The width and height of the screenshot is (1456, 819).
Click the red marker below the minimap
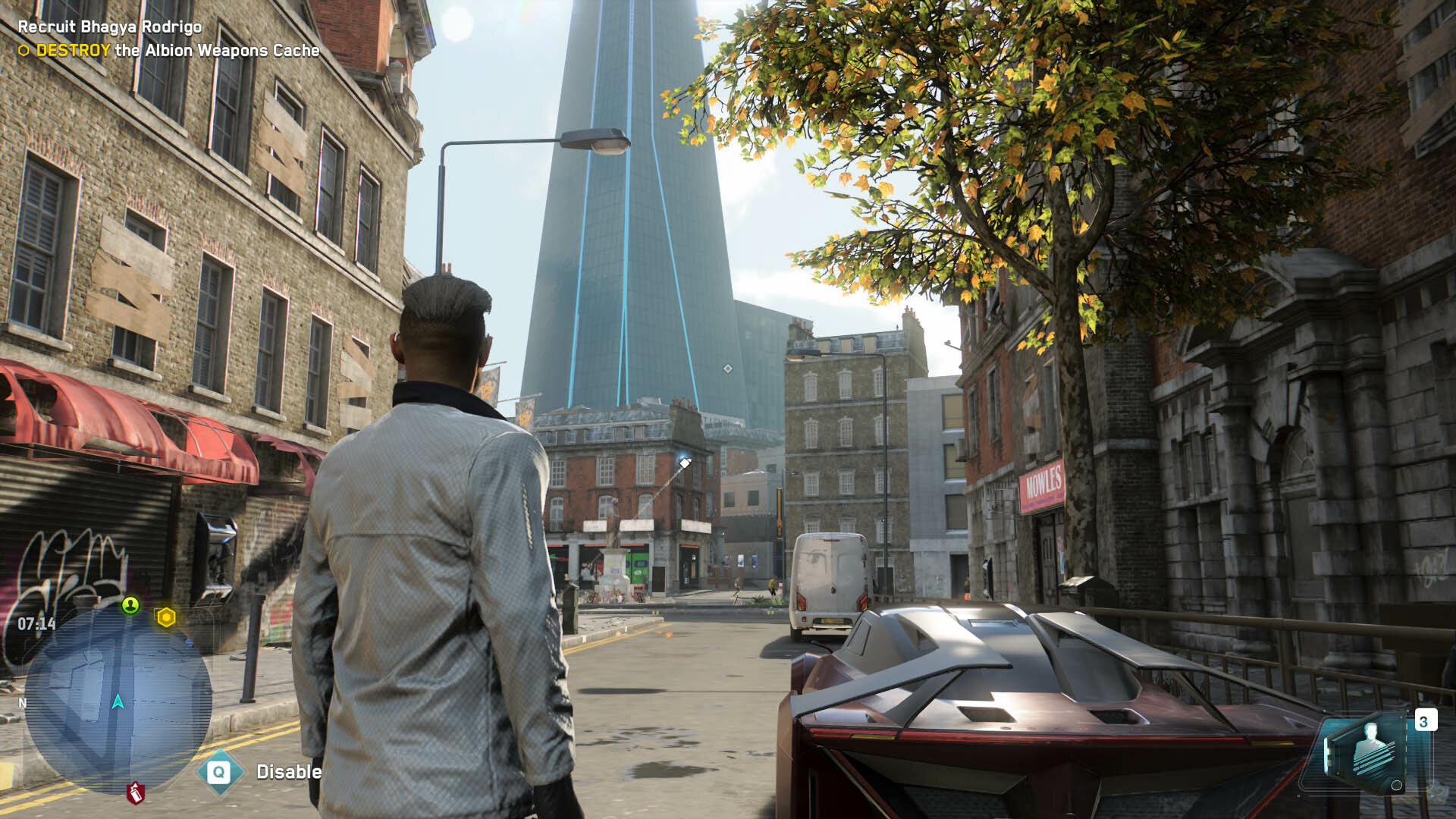click(135, 792)
